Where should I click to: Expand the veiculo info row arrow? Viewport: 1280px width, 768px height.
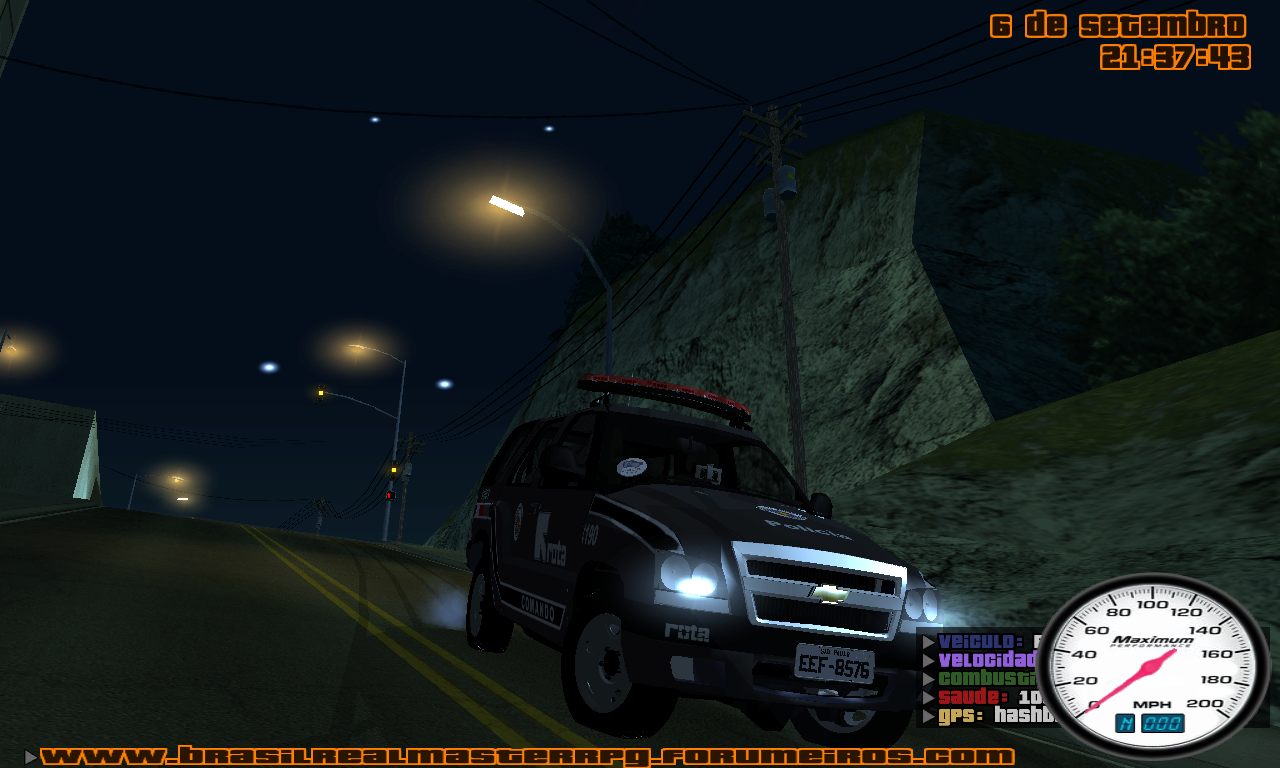pyautogui.click(x=927, y=640)
